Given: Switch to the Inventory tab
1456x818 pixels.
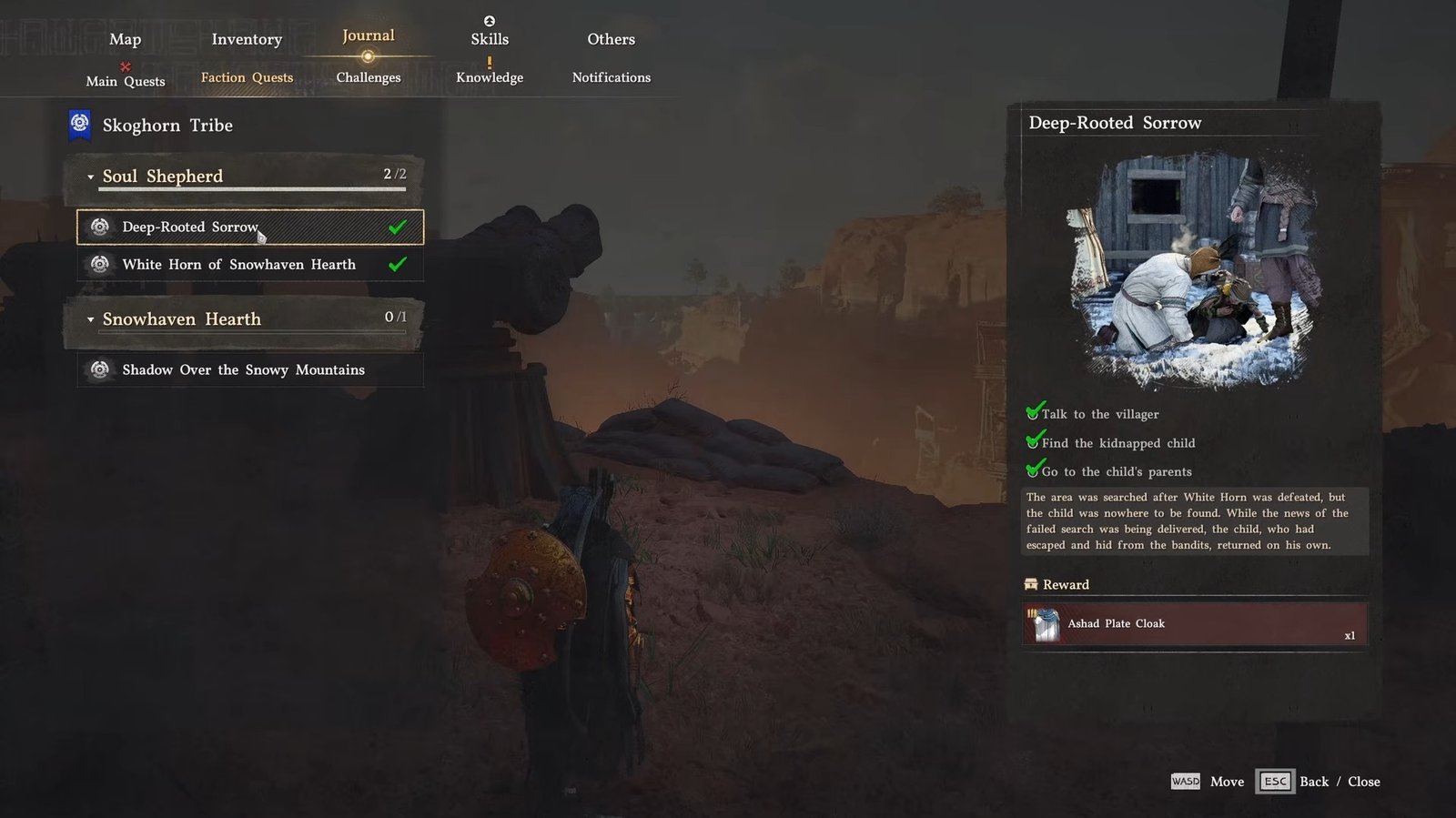Looking at the screenshot, I should click(247, 39).
